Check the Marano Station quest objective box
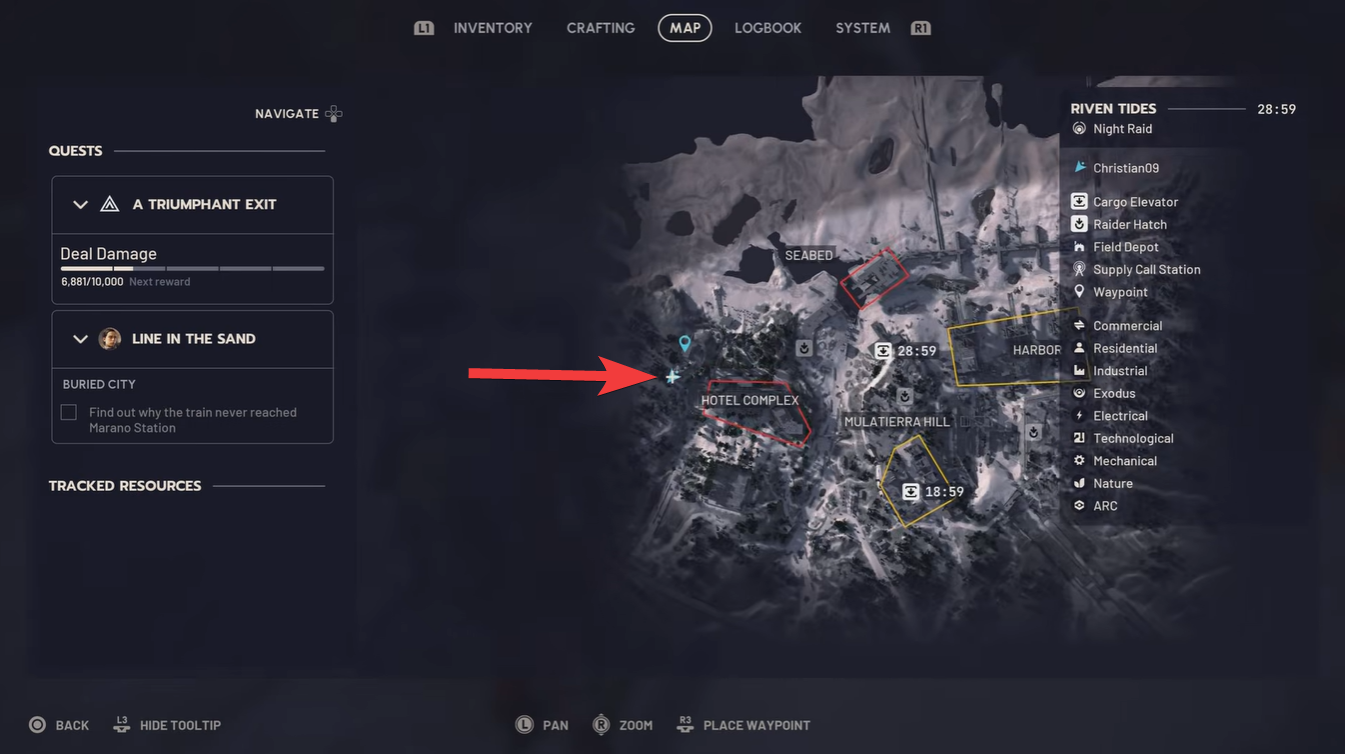Screen dimensions: 1345x754 click(x=67, y=412)
